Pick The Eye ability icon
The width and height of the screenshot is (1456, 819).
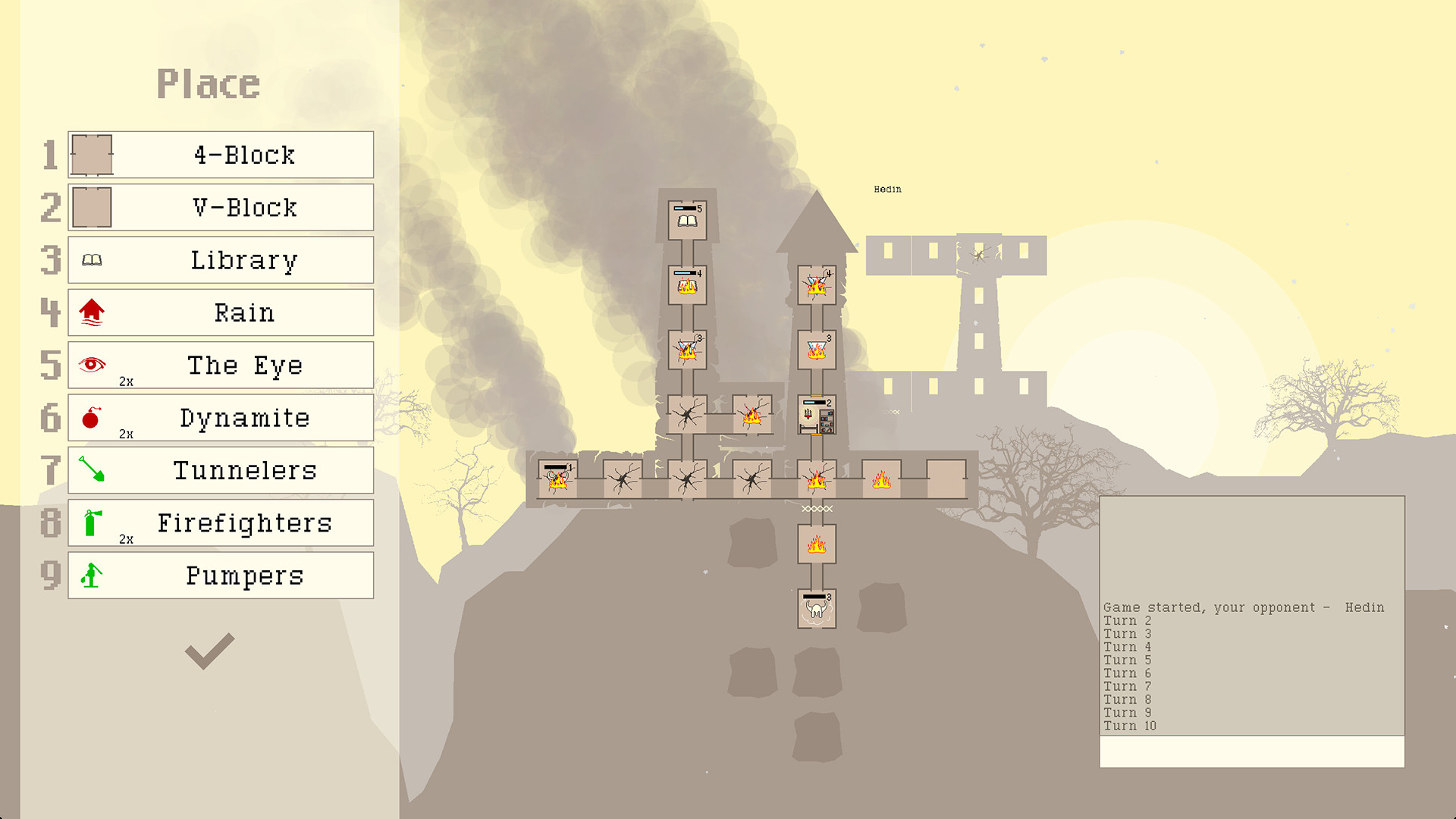(91, 362)
